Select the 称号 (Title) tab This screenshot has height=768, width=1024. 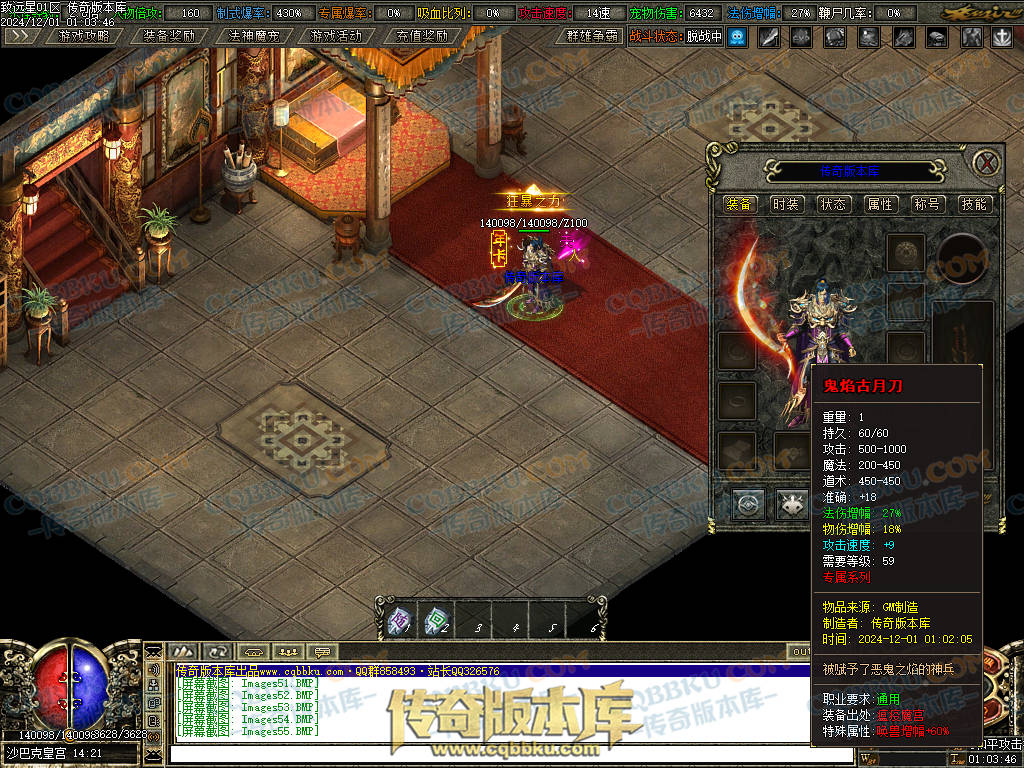click(927, 204)
